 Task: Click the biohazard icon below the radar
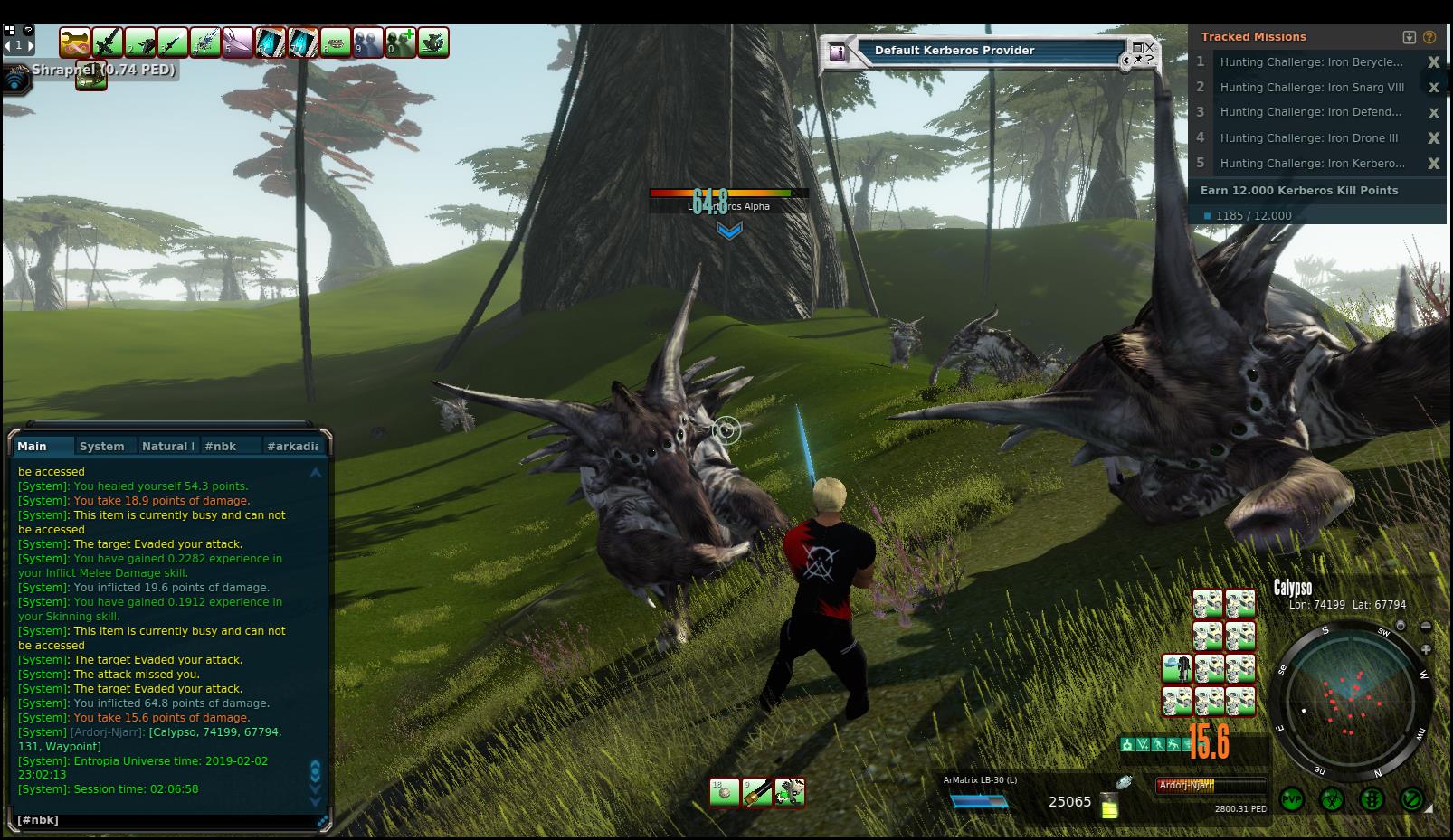1332,799
